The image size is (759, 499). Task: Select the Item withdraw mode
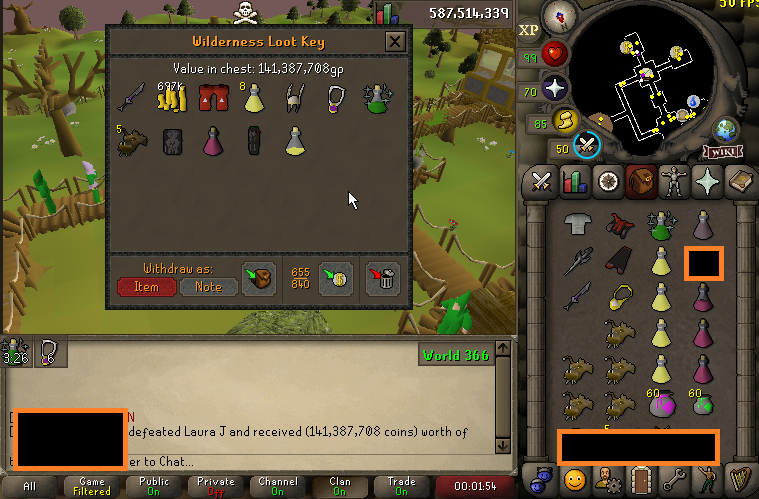146,286
